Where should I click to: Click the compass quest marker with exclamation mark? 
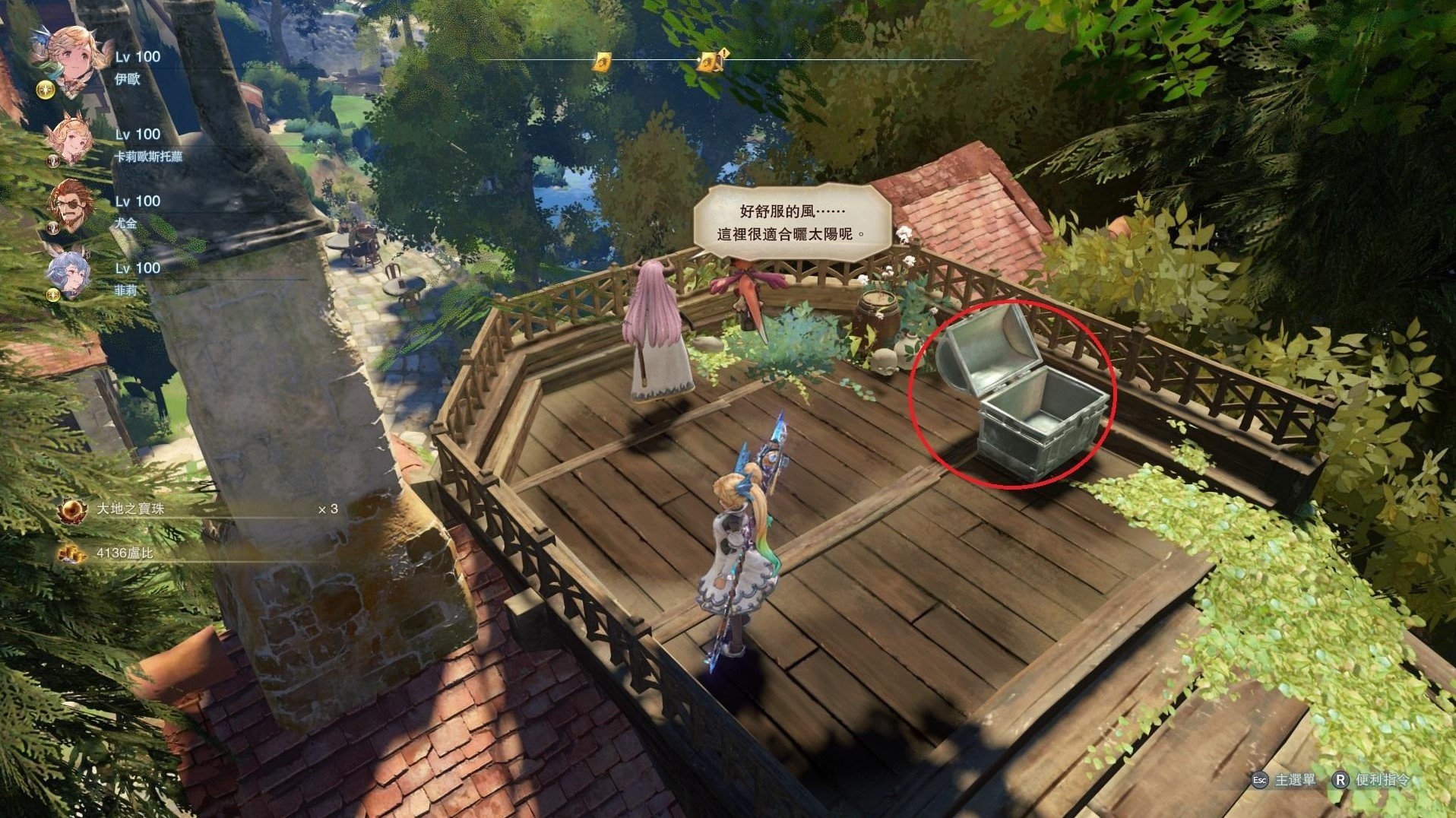click(710, 60)
